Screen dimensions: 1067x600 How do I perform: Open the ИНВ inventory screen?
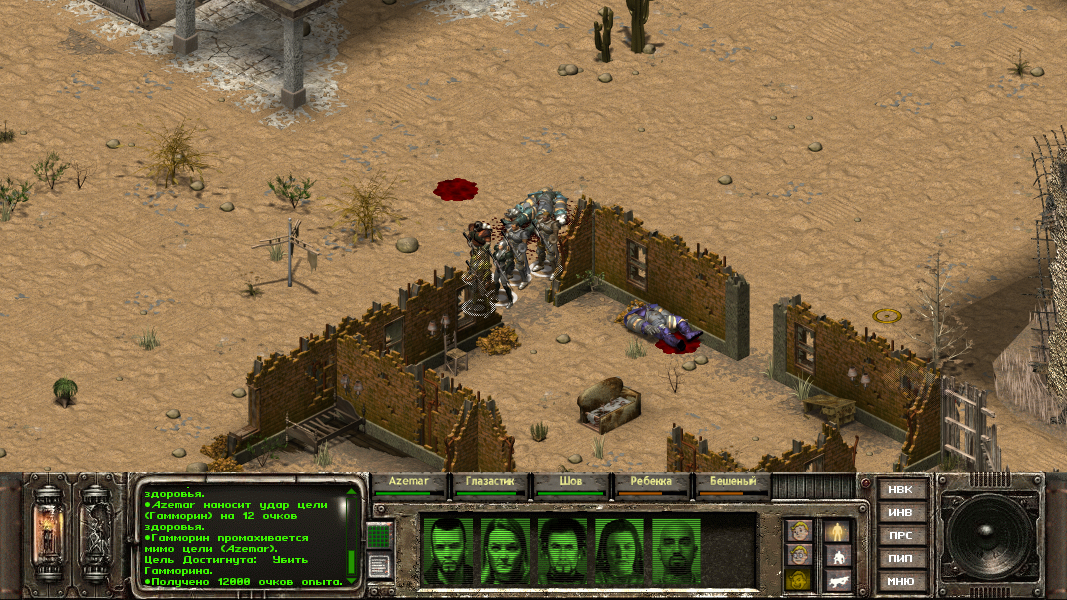(900, 513)
